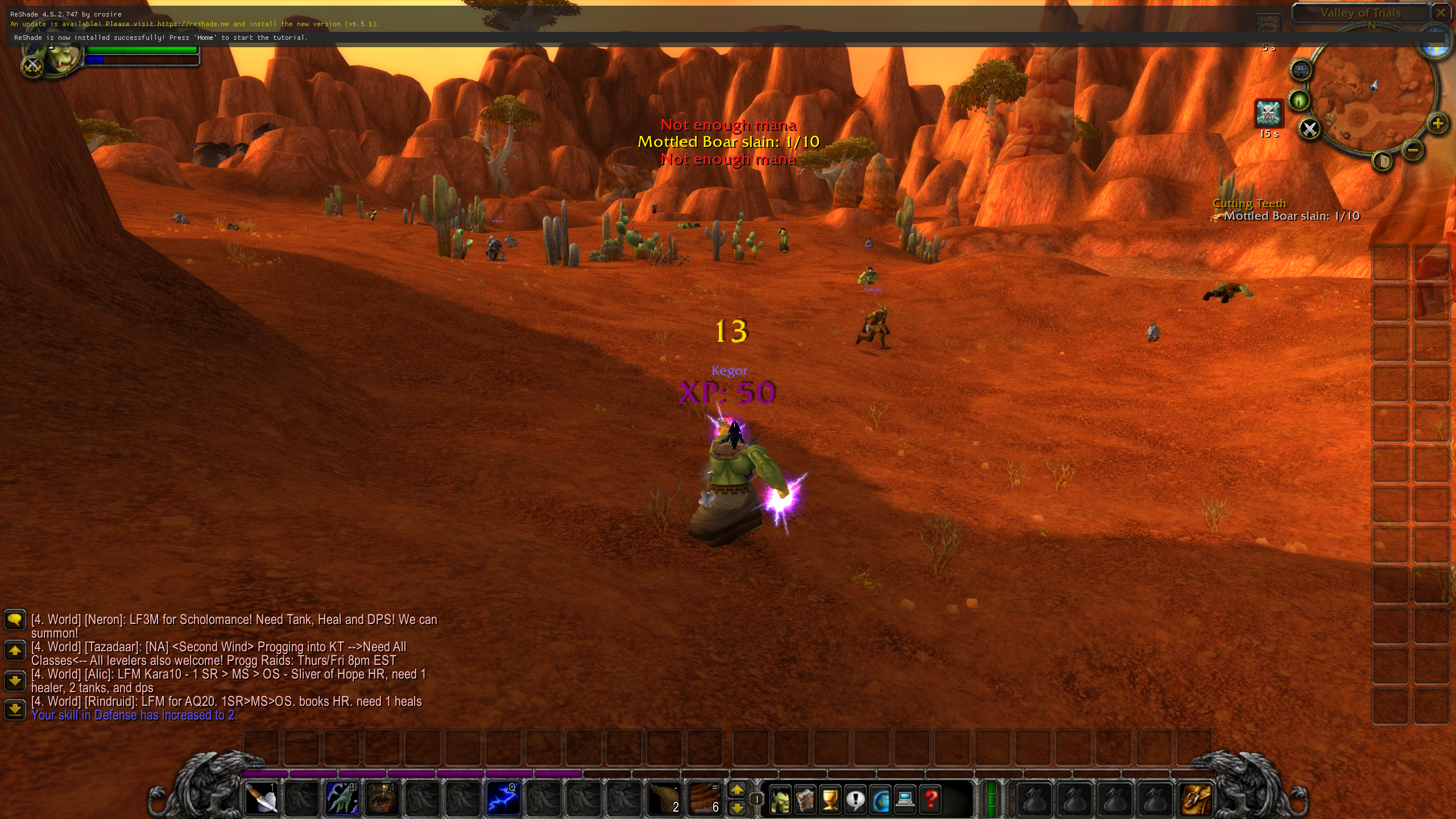
Task: Cast the green clawed-hand spell in slot 3
Action: [x=342, y=799]
